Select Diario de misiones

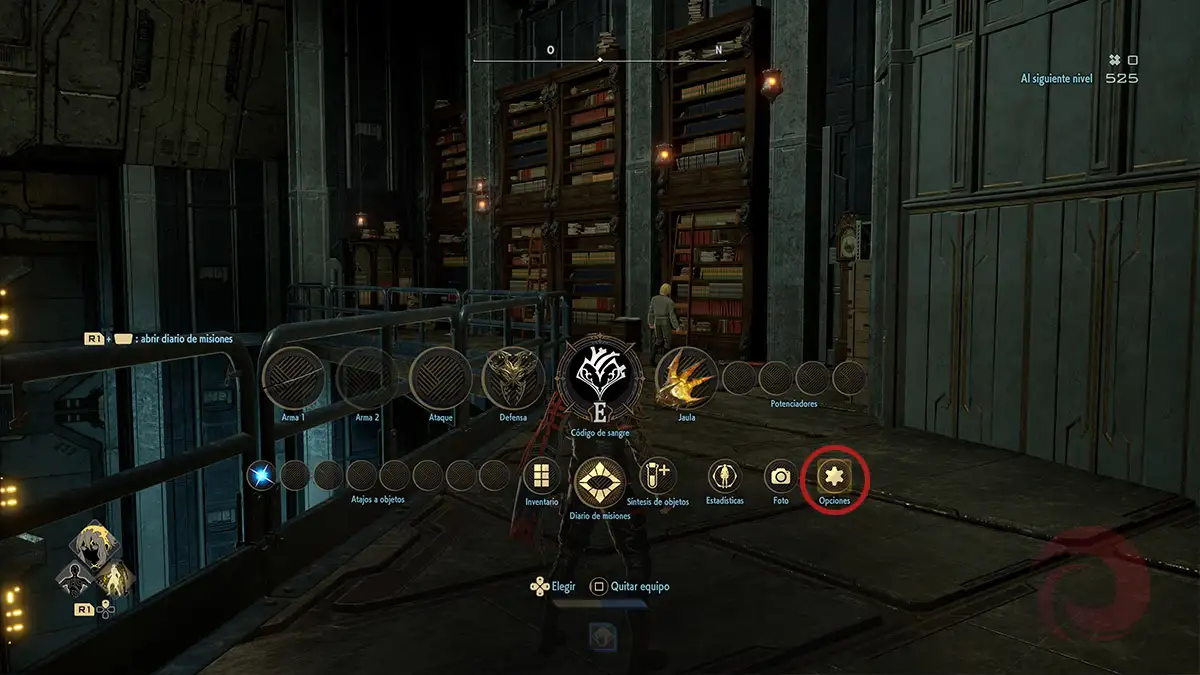click(x=600, y=482)
